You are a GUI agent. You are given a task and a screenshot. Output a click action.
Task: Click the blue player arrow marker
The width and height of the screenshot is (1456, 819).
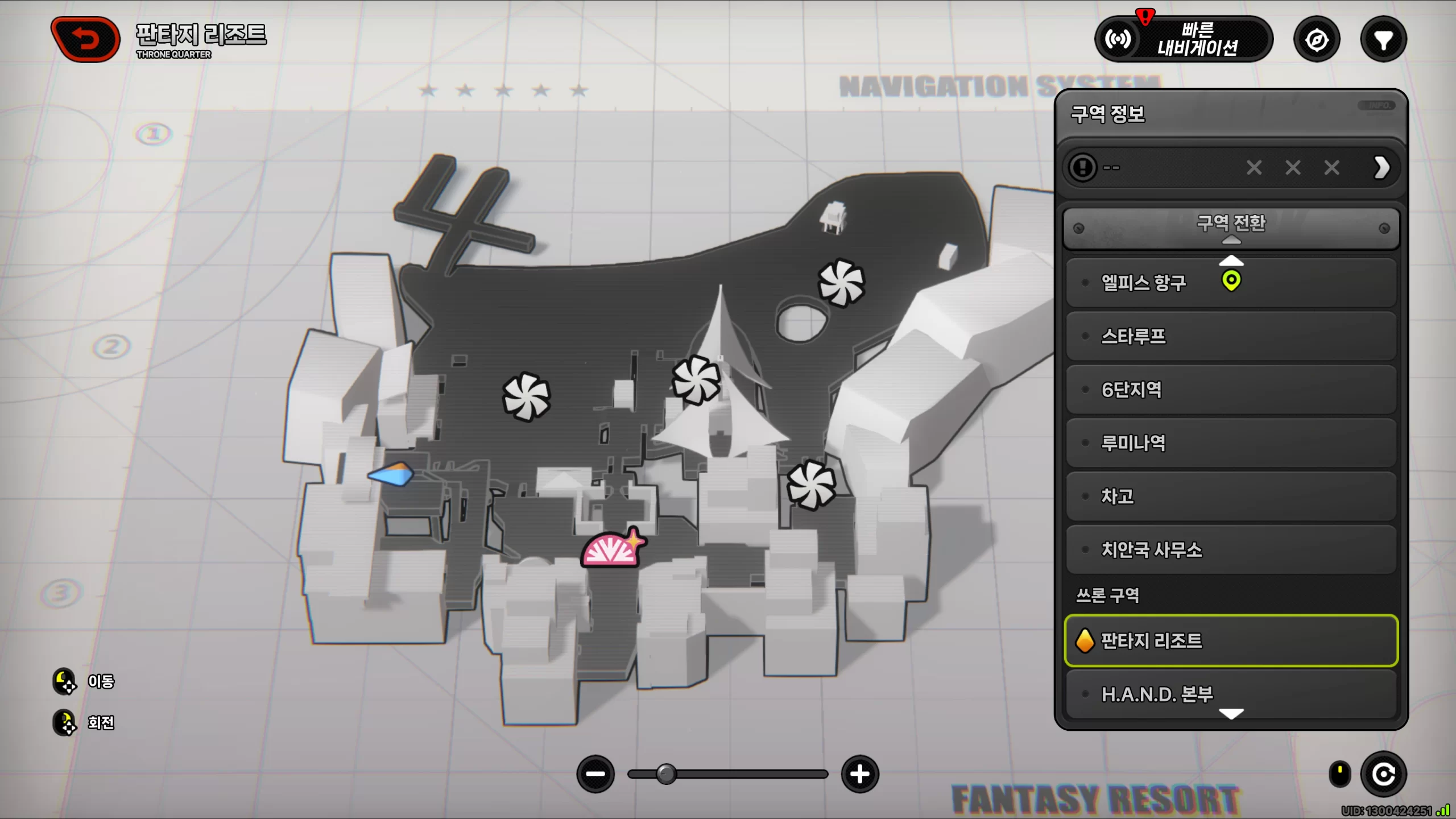point(391,474)
